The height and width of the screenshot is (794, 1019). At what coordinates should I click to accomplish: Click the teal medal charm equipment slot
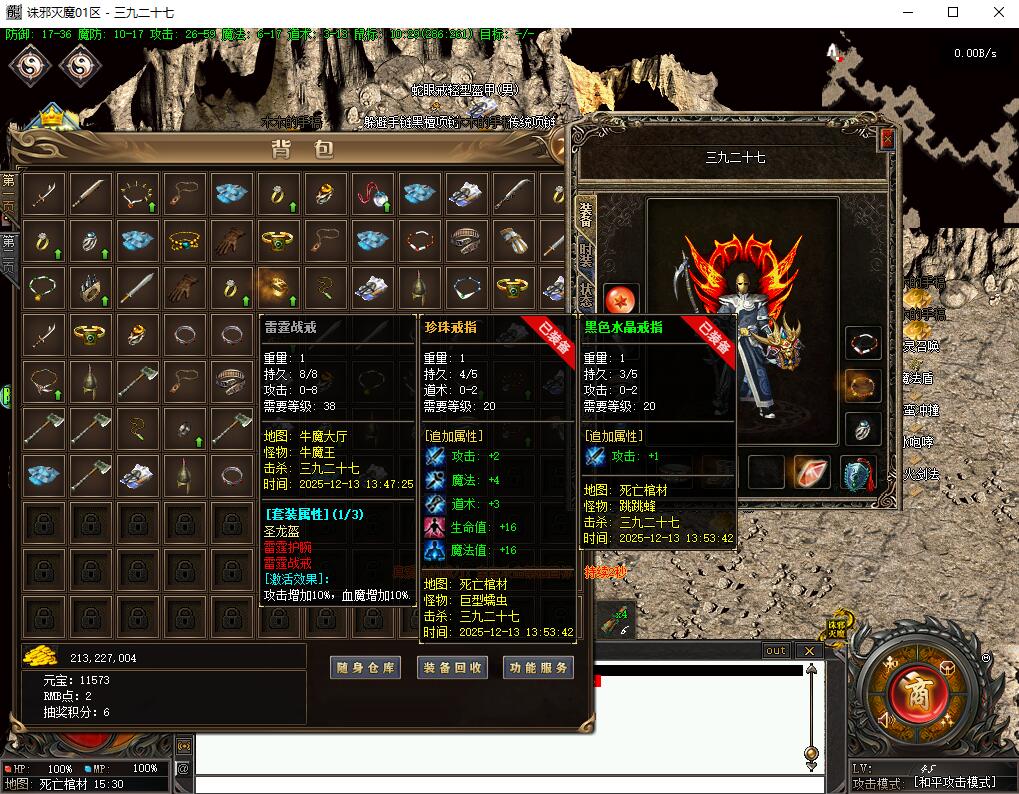[858, 472]
